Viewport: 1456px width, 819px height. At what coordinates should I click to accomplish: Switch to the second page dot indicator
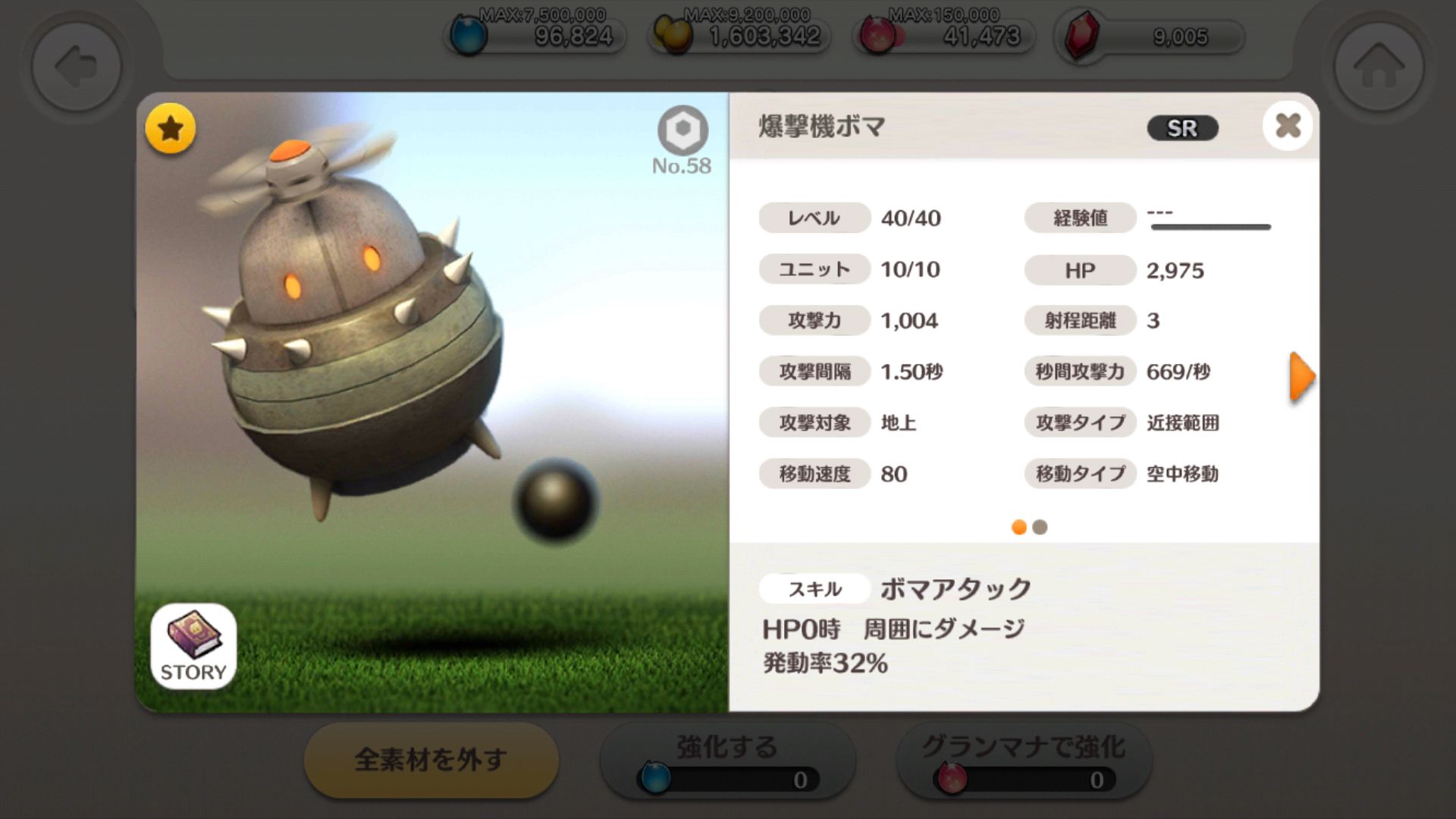click(x=1040, y=527)
